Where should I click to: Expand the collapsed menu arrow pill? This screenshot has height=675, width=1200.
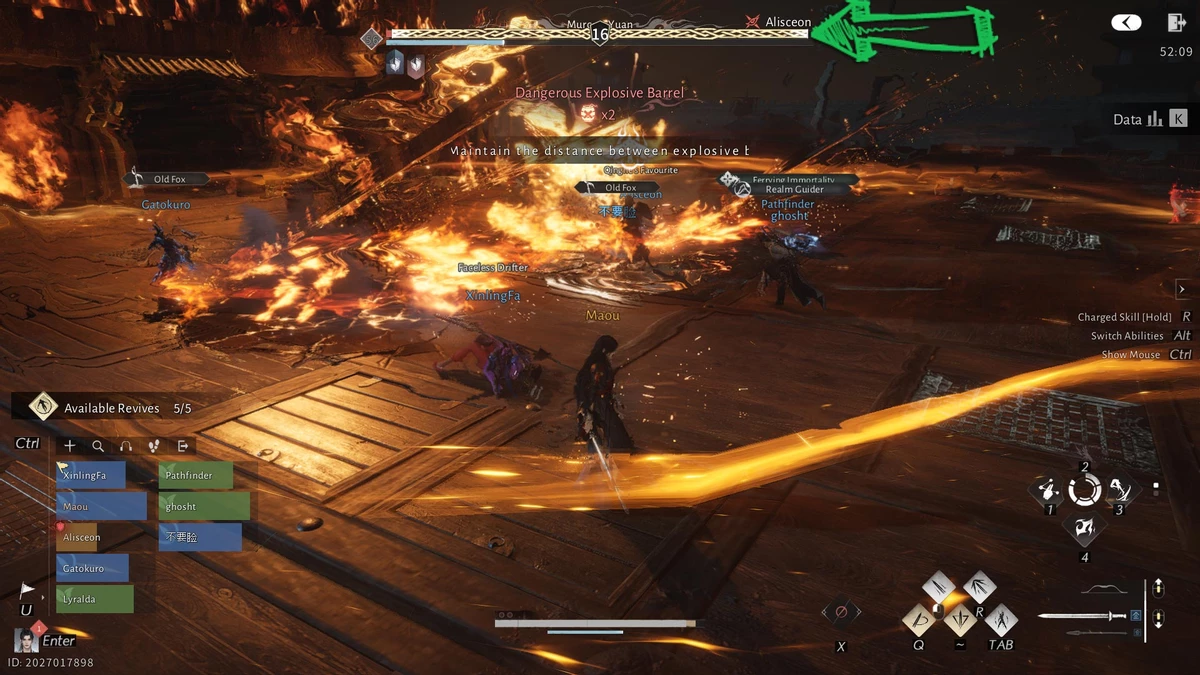[1126, 23]
